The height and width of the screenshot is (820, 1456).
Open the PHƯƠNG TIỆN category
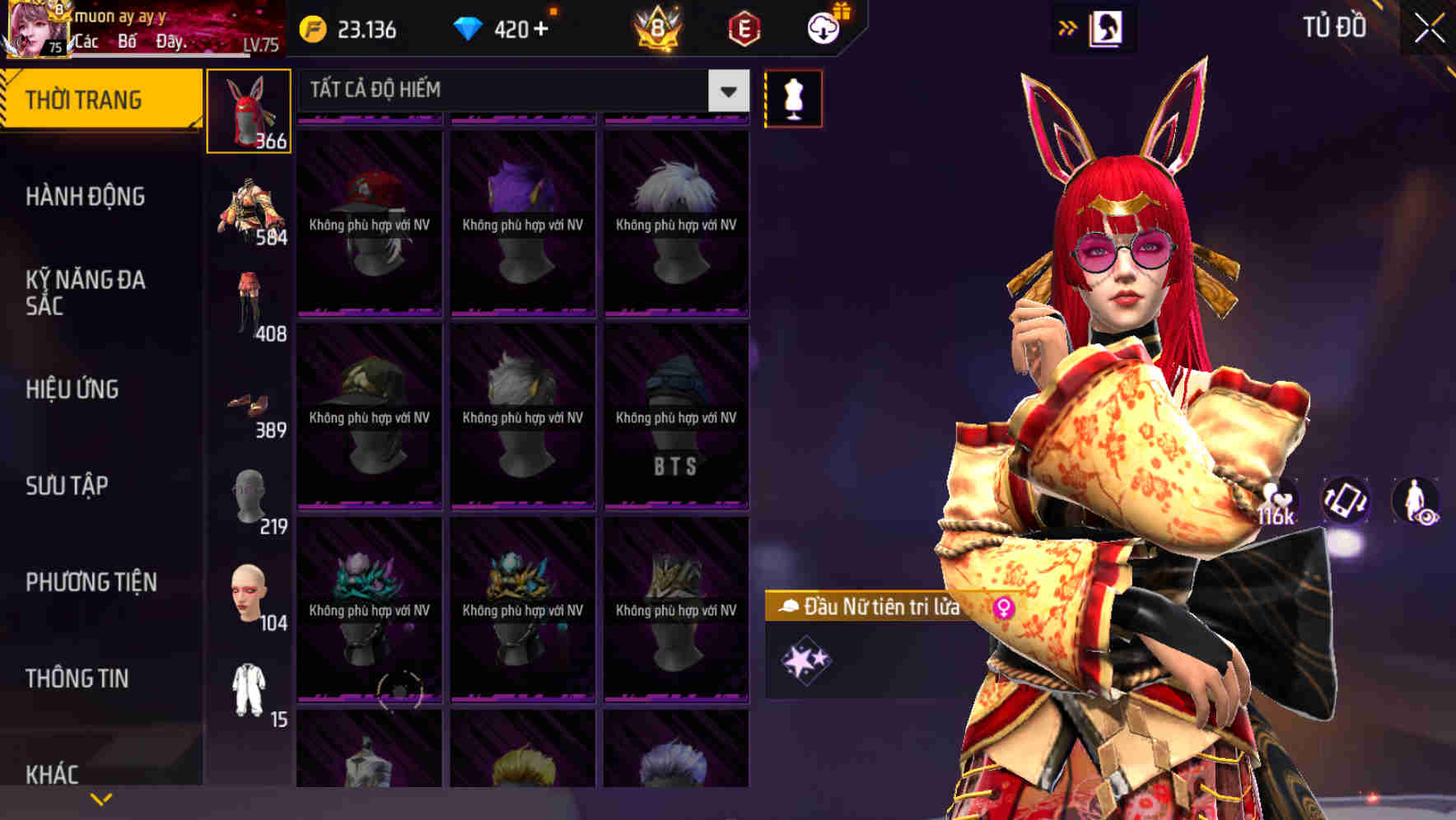tap(91, 580)
